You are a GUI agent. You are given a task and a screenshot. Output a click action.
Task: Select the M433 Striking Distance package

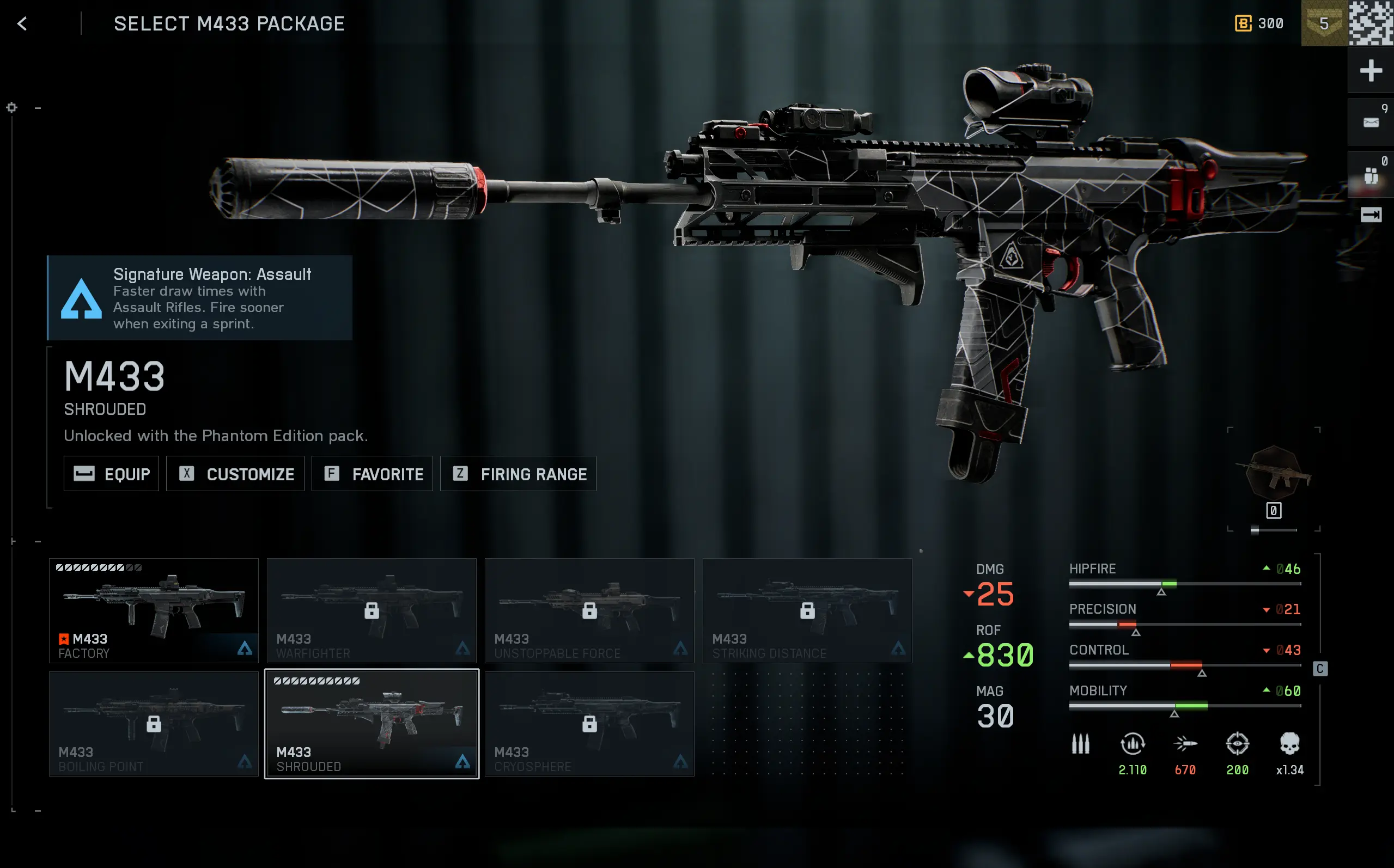807,610
